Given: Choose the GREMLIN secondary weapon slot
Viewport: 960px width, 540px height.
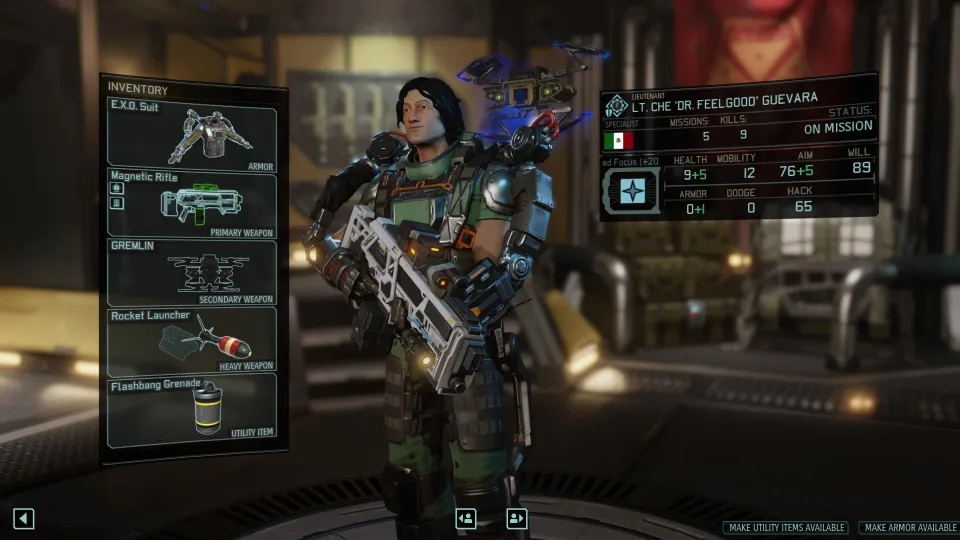Looking at the screenshot, I should 192,272.
